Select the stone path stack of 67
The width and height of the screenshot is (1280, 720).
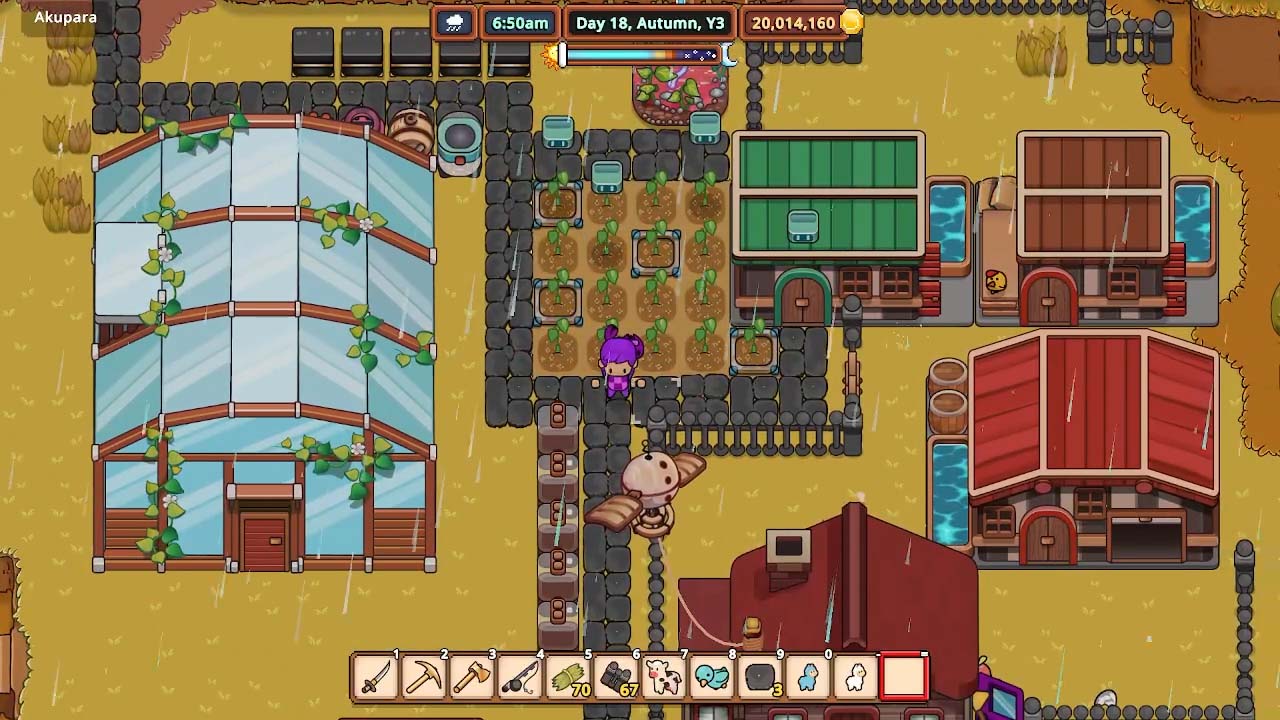point(616,677)
